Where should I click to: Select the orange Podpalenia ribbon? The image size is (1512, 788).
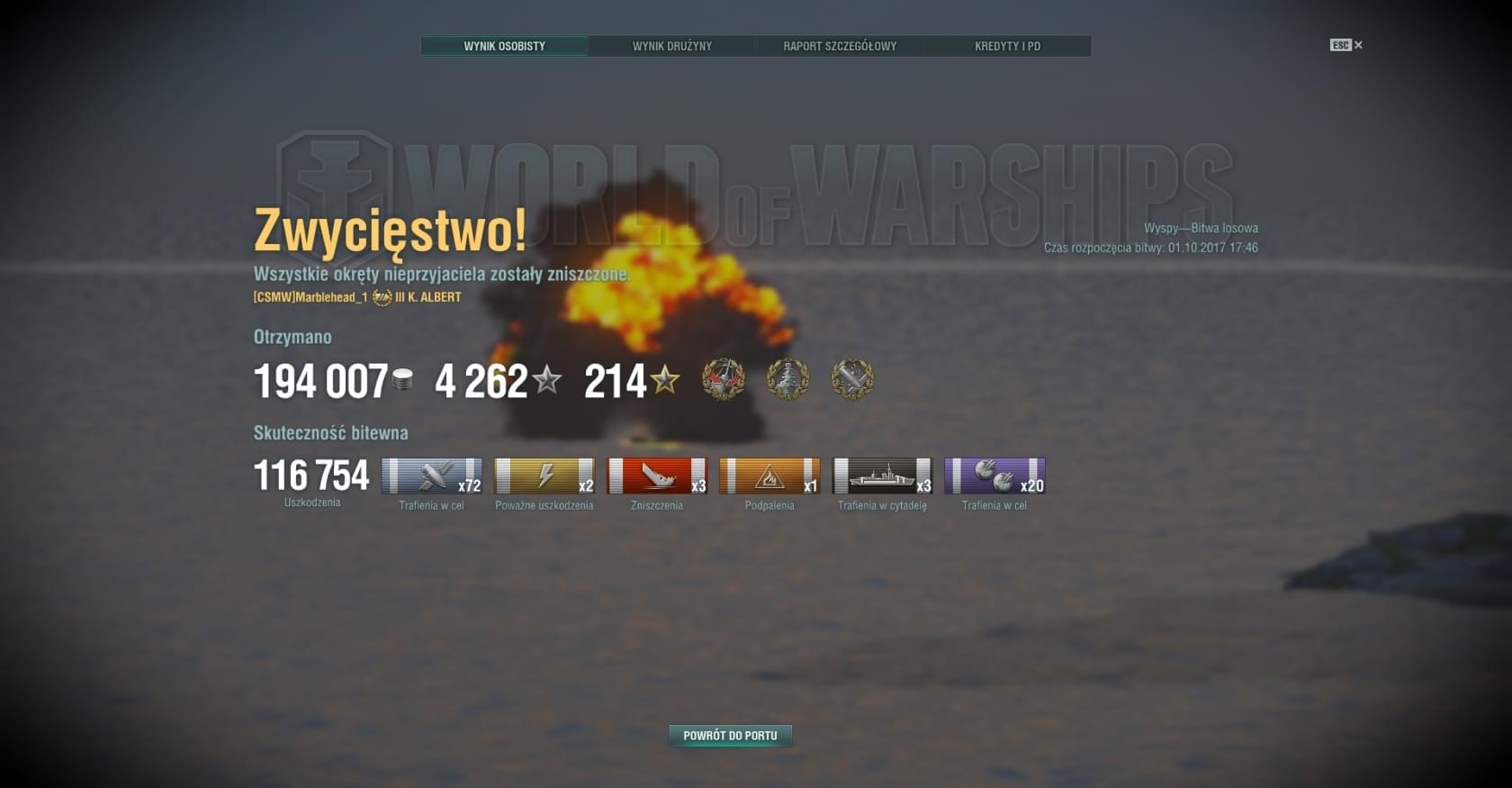[769, 476]
